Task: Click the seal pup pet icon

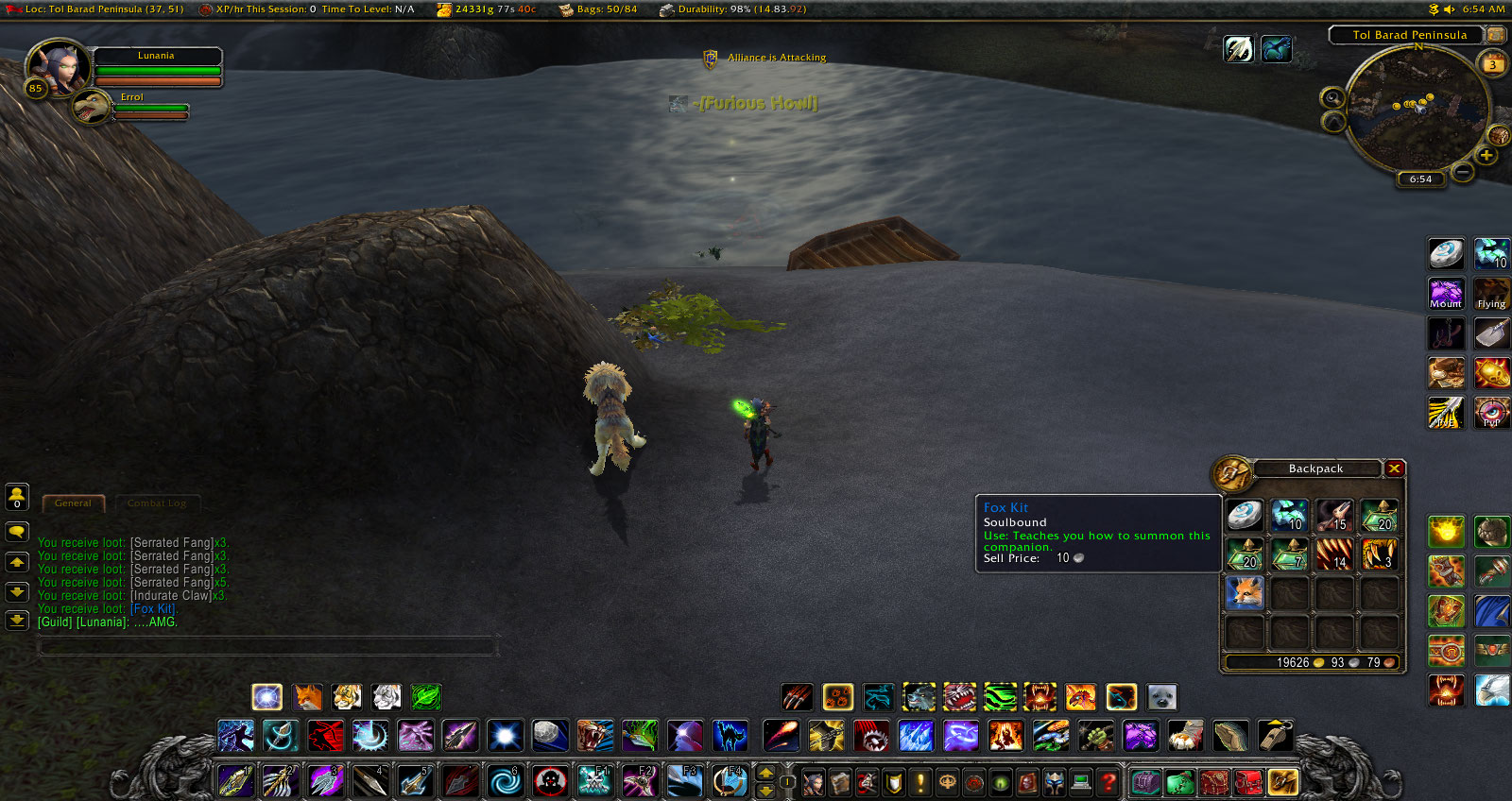Action: 1161,698
